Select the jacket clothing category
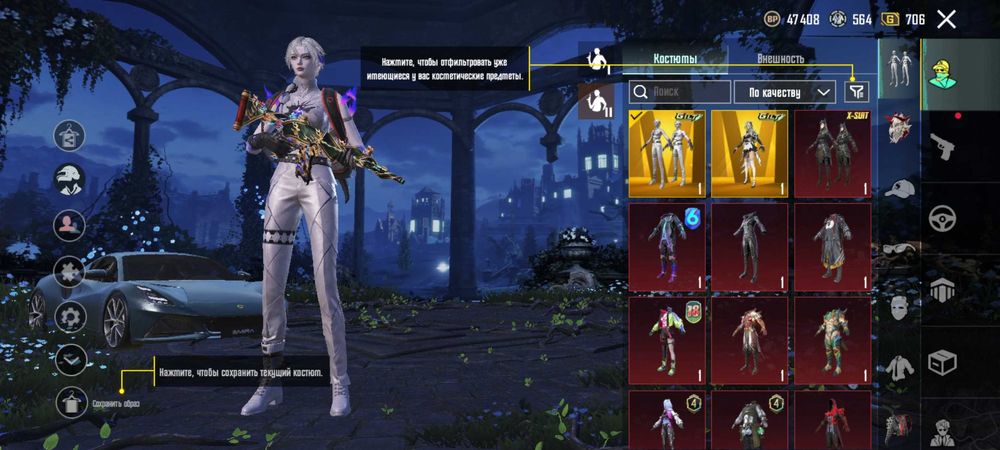The width and height of the screenshot is (1000, 450). click(x=901, y=366)
